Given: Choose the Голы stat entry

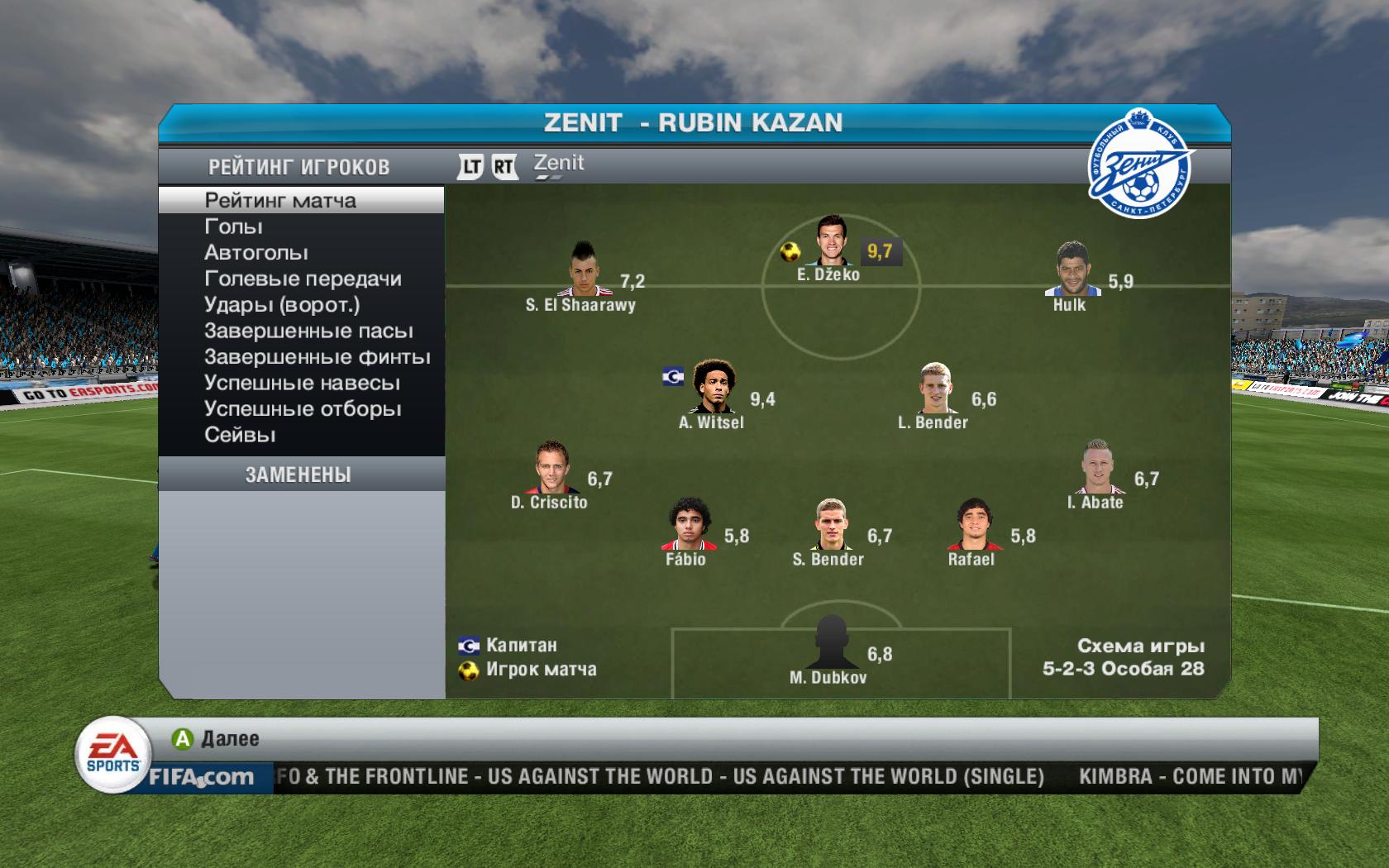Looking at the screenshot, I should click(233, 227).
